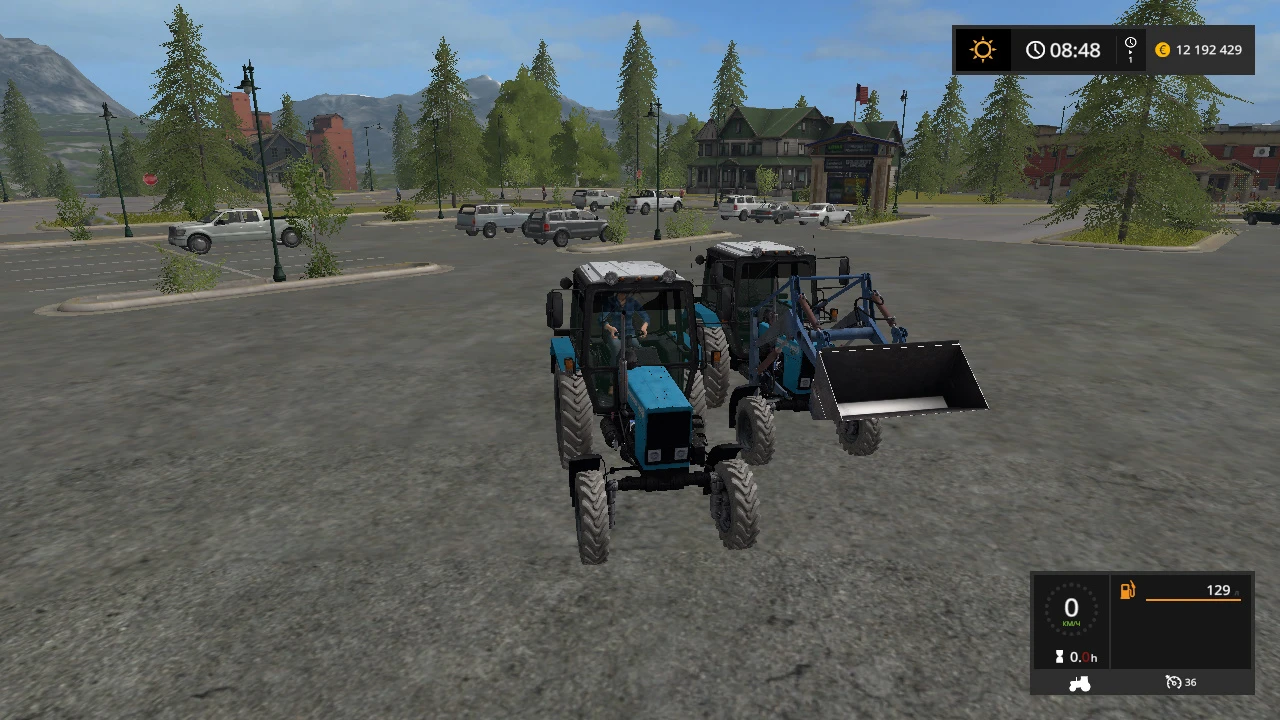Toggle the weather forecast panel
Viewport: 1280px width, 720px height.
pyautogui.click(x=983, y=49)
